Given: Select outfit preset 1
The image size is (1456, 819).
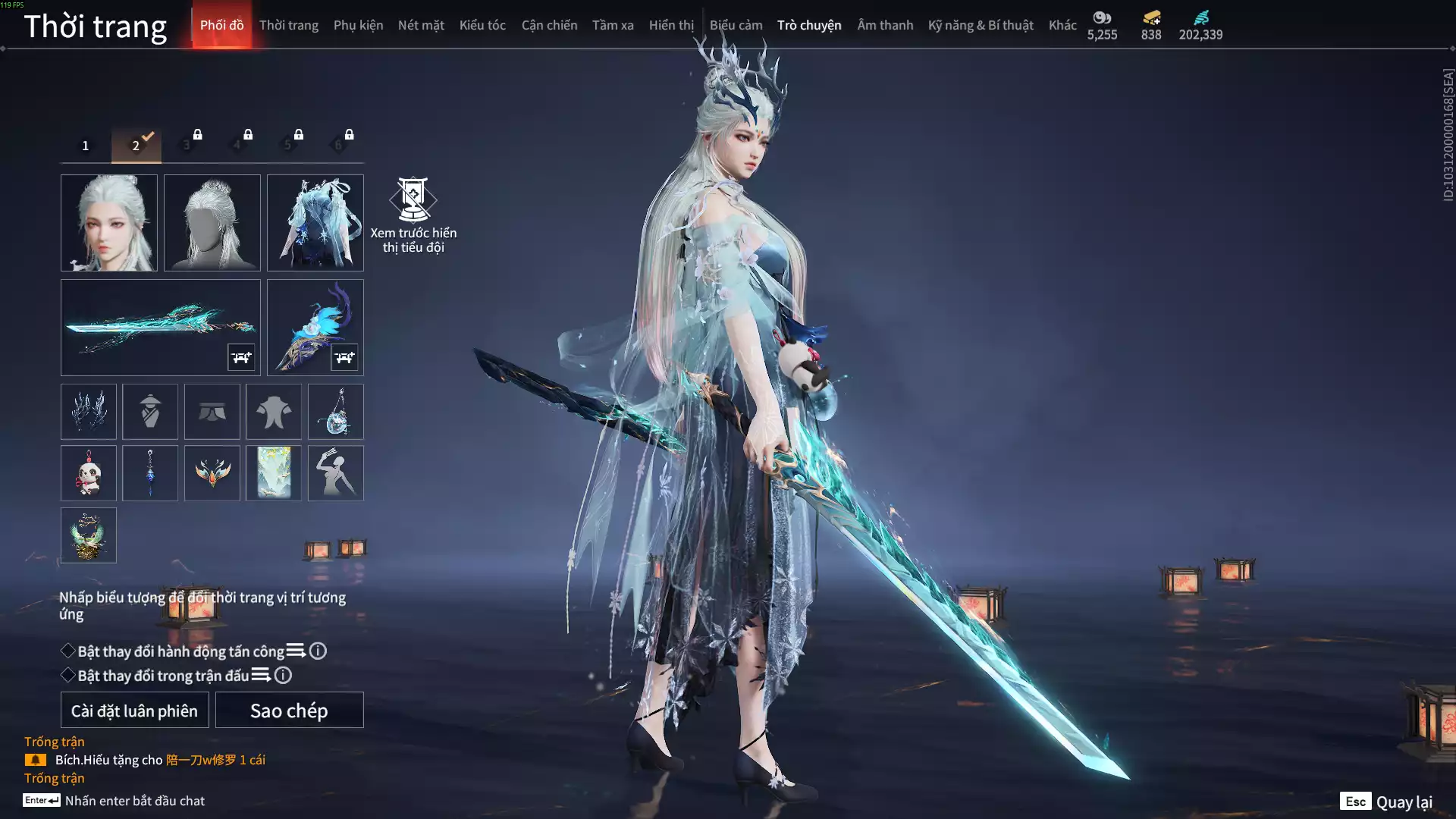Looking at the screenshot, I should click(x=86, y=146).
